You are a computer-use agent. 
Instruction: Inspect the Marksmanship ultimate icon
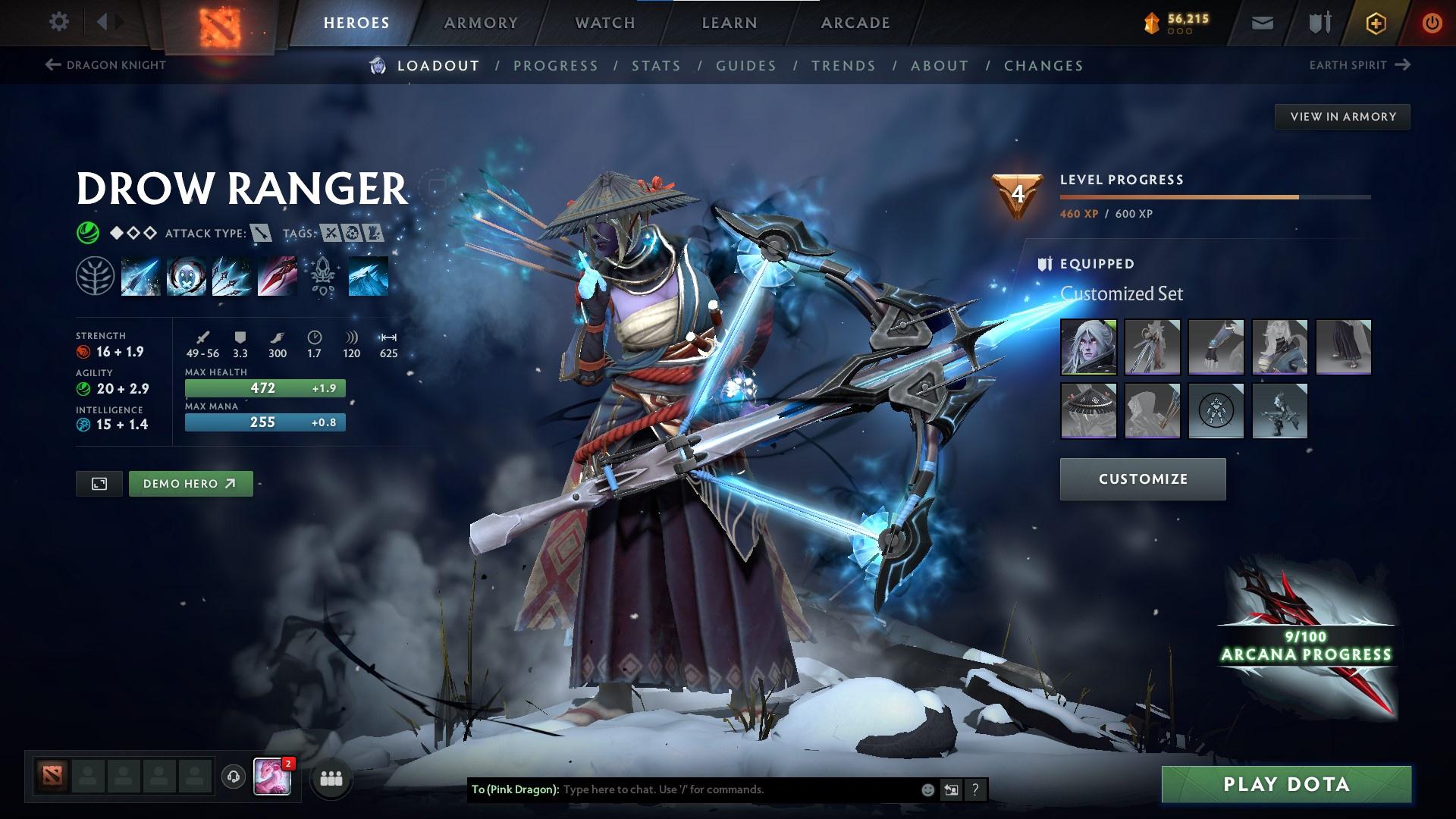[x=278, y=275]
